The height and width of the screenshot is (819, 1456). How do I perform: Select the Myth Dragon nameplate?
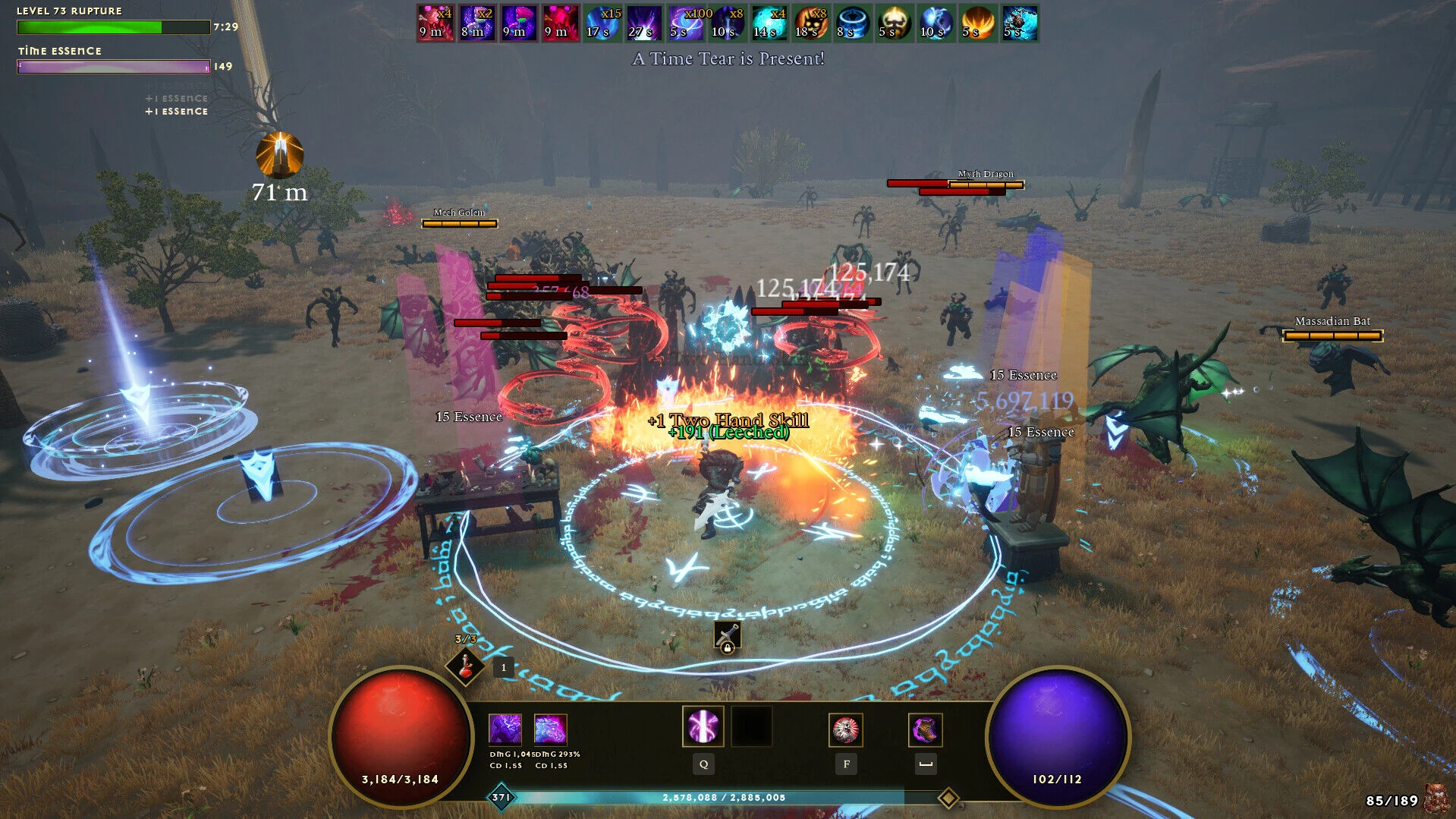(985, 174)
